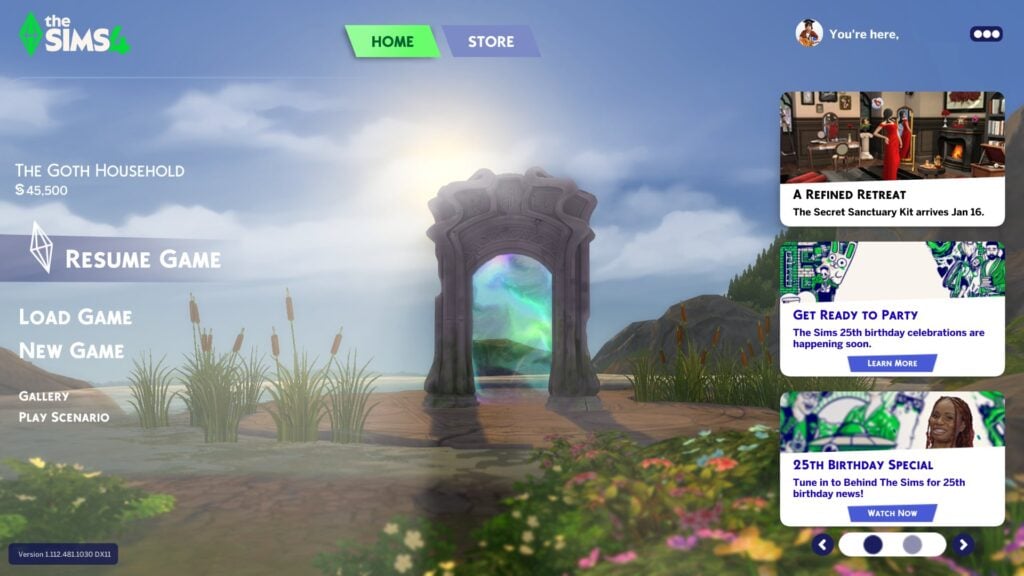Start a New Game
Screen dimensions: 1024x576
pos(72,351)
